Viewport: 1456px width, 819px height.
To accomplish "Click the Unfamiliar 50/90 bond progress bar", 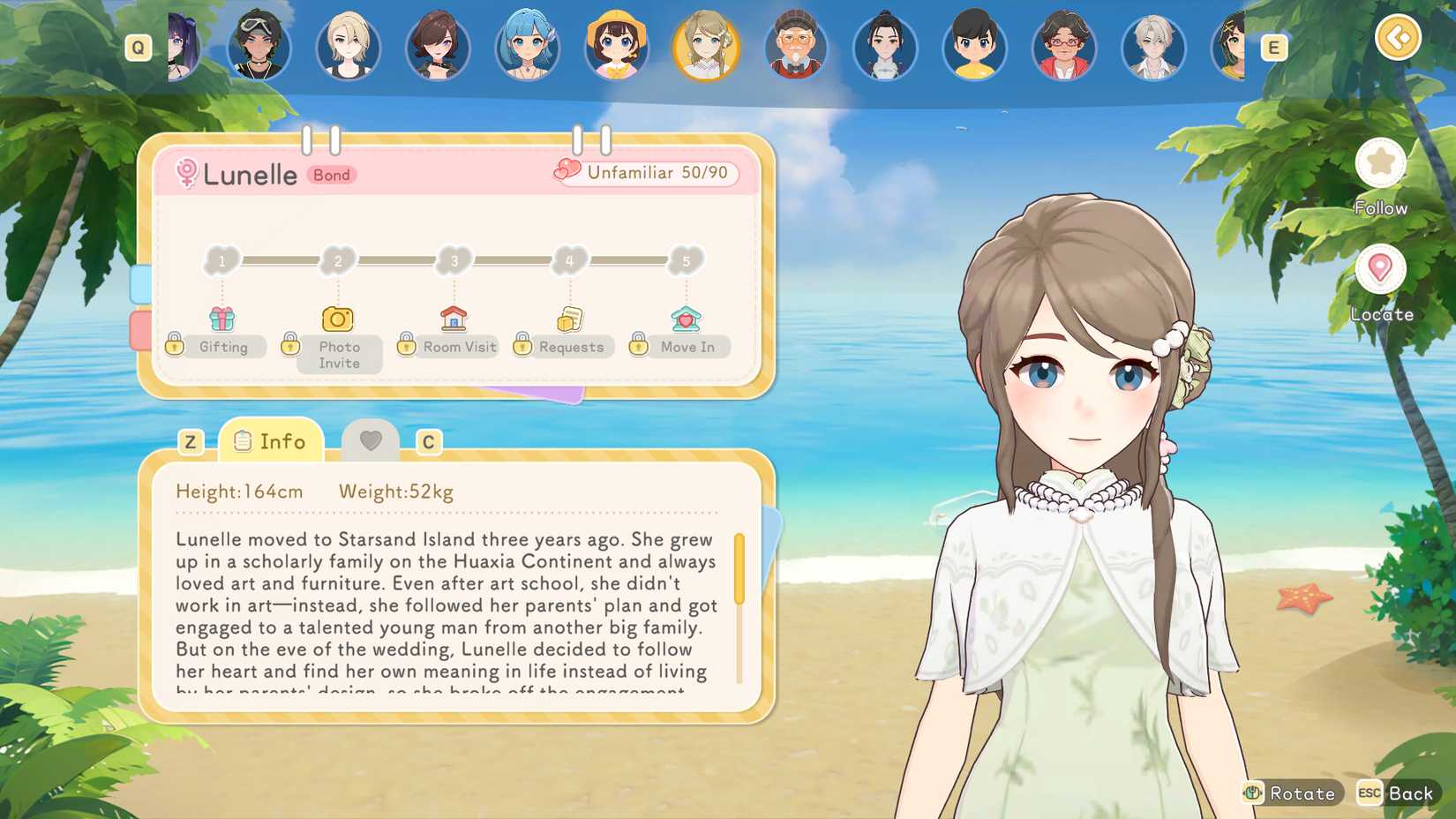I will click(x=649, y=174).
